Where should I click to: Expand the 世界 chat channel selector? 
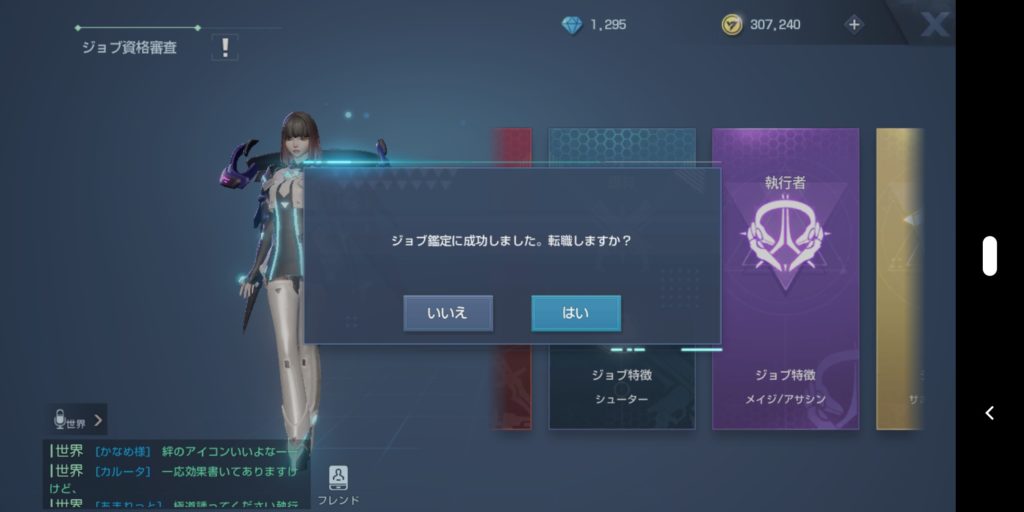[79, 421]
